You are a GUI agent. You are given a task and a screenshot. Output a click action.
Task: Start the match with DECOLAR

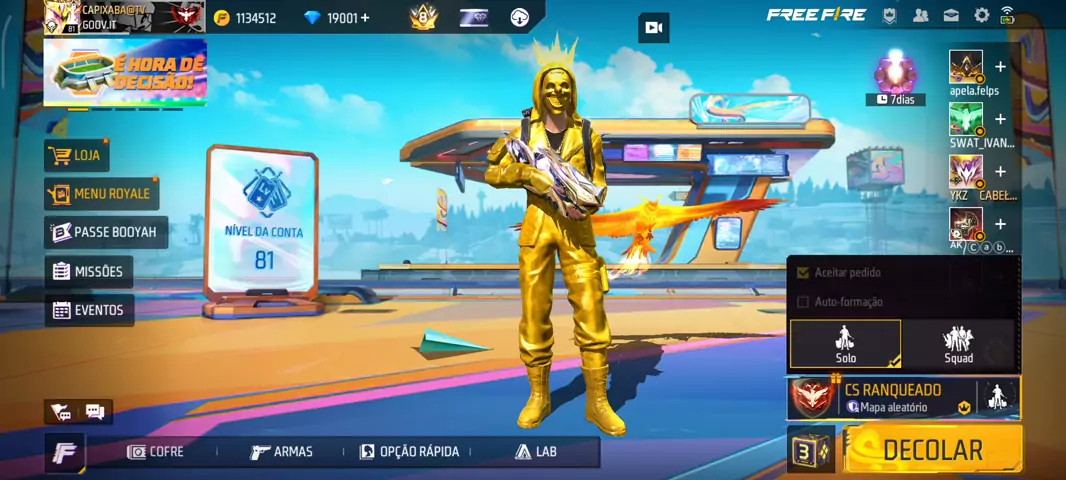tap(932, 450)
